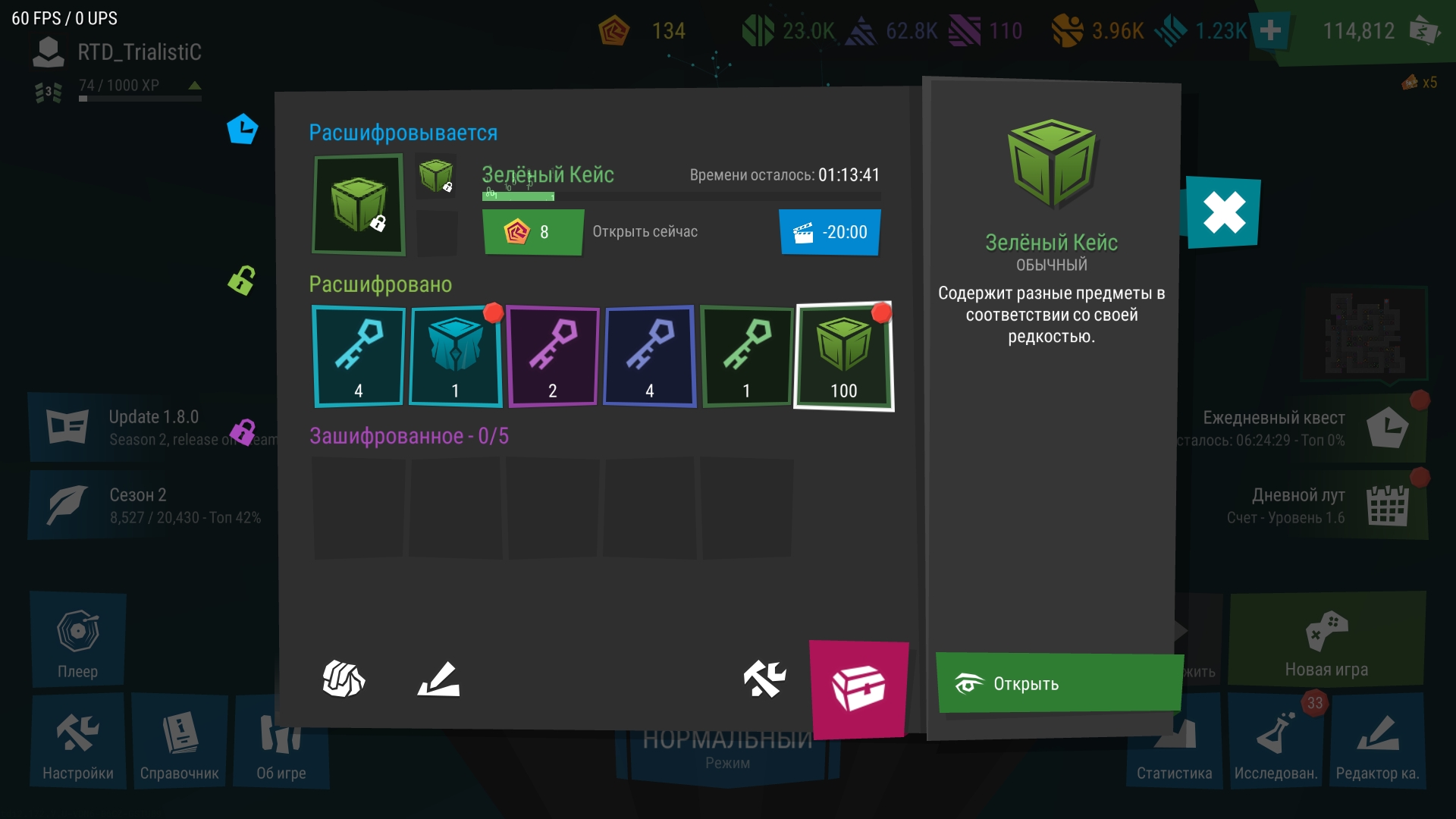Close the case window with the X
1456x819 pixels.
(1223, 212)
